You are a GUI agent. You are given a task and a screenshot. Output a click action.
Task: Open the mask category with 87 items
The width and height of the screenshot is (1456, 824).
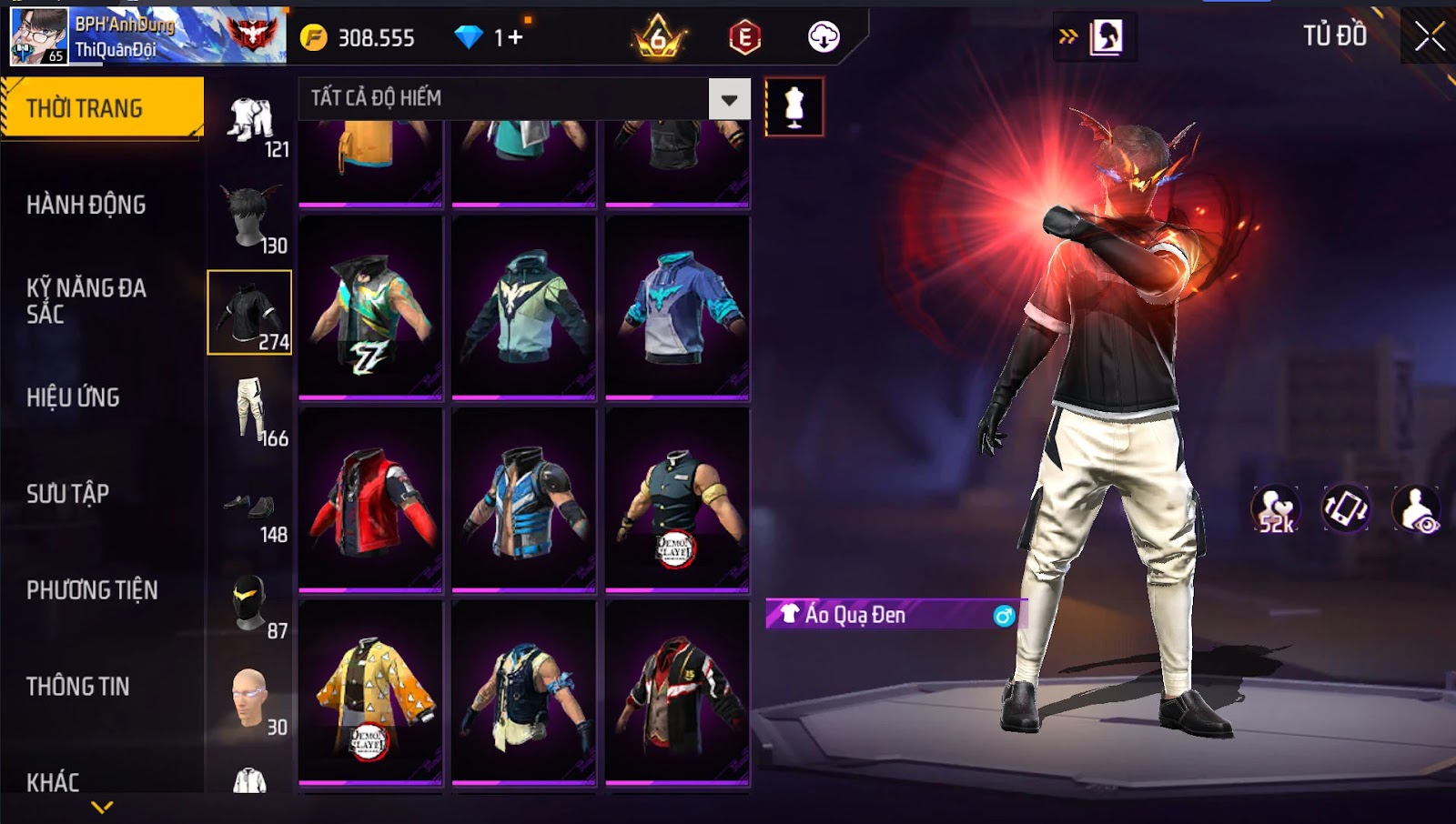pos(251,604)
